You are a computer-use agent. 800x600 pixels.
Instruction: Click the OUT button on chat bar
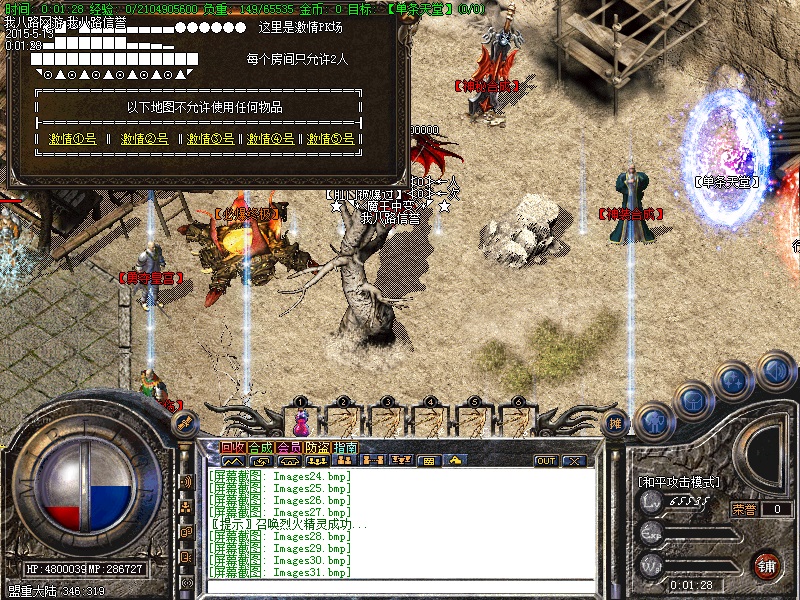(x=545, y=461)
